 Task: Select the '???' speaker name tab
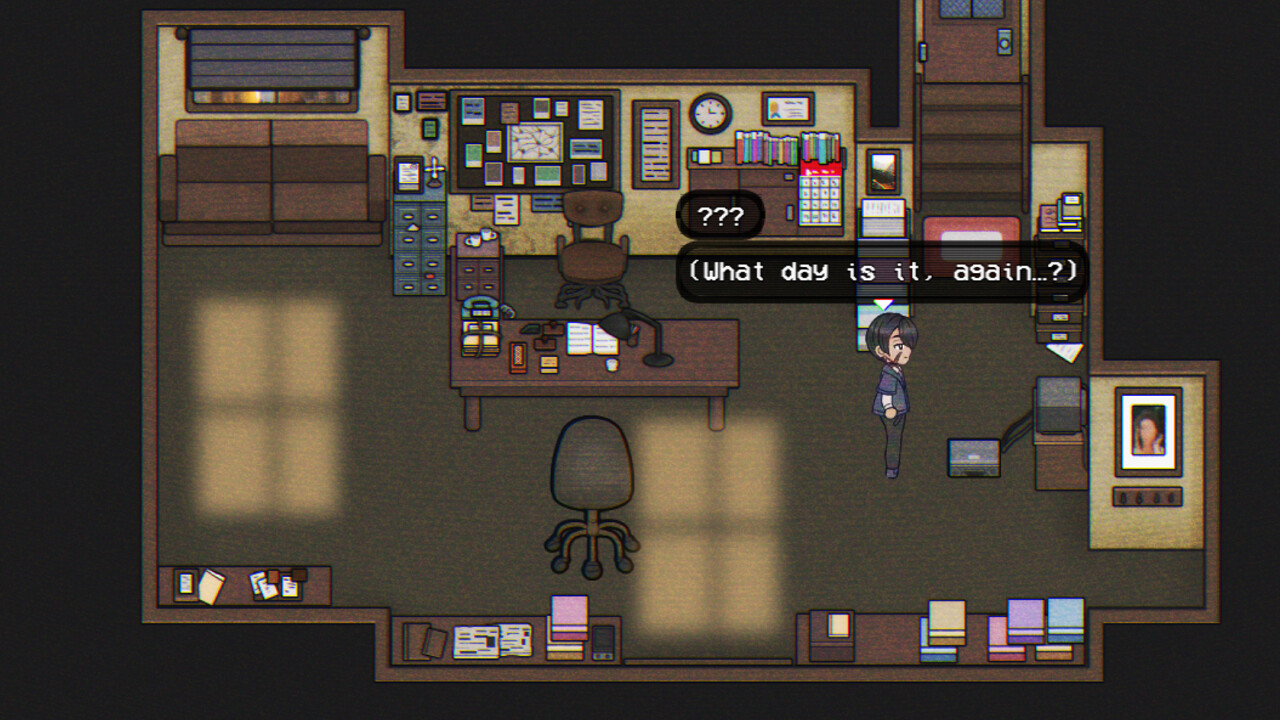(719, 214)
